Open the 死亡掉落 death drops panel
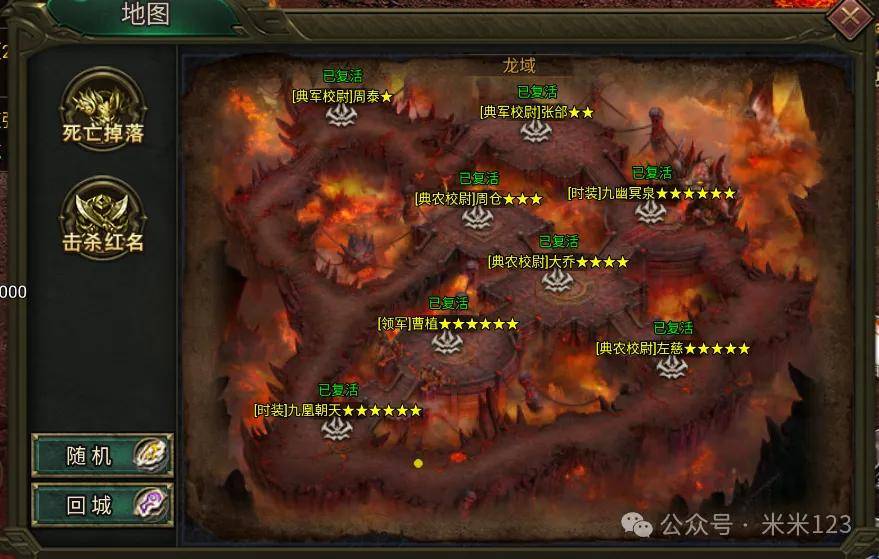879x559 pixels. (103, 111)
